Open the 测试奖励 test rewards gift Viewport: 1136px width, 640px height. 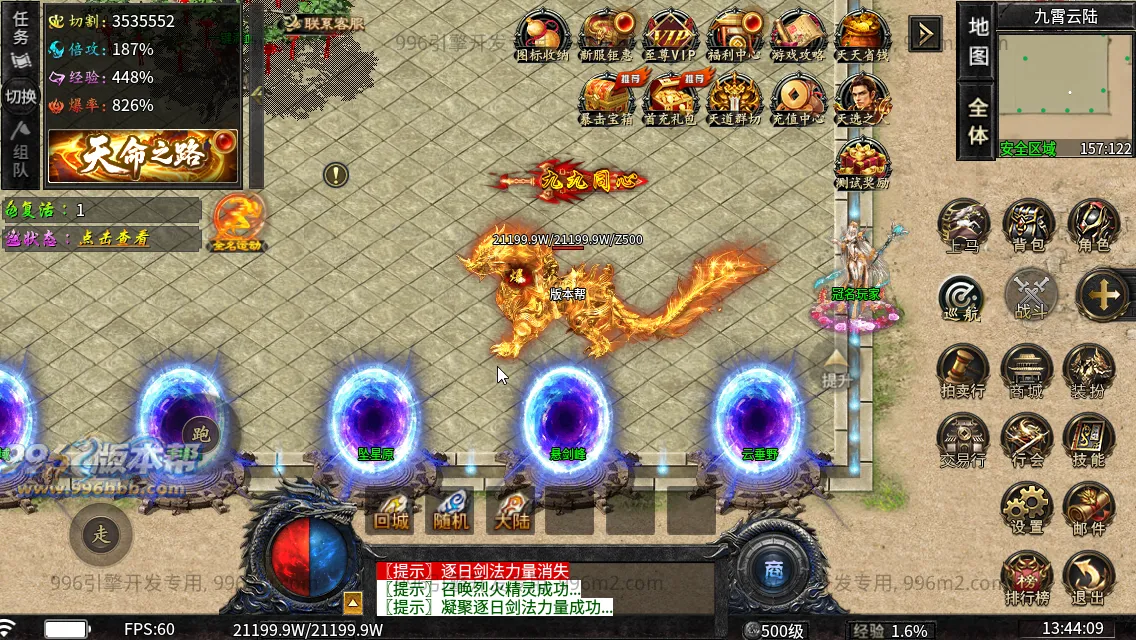pyautogui.click(x=861, y=163)
